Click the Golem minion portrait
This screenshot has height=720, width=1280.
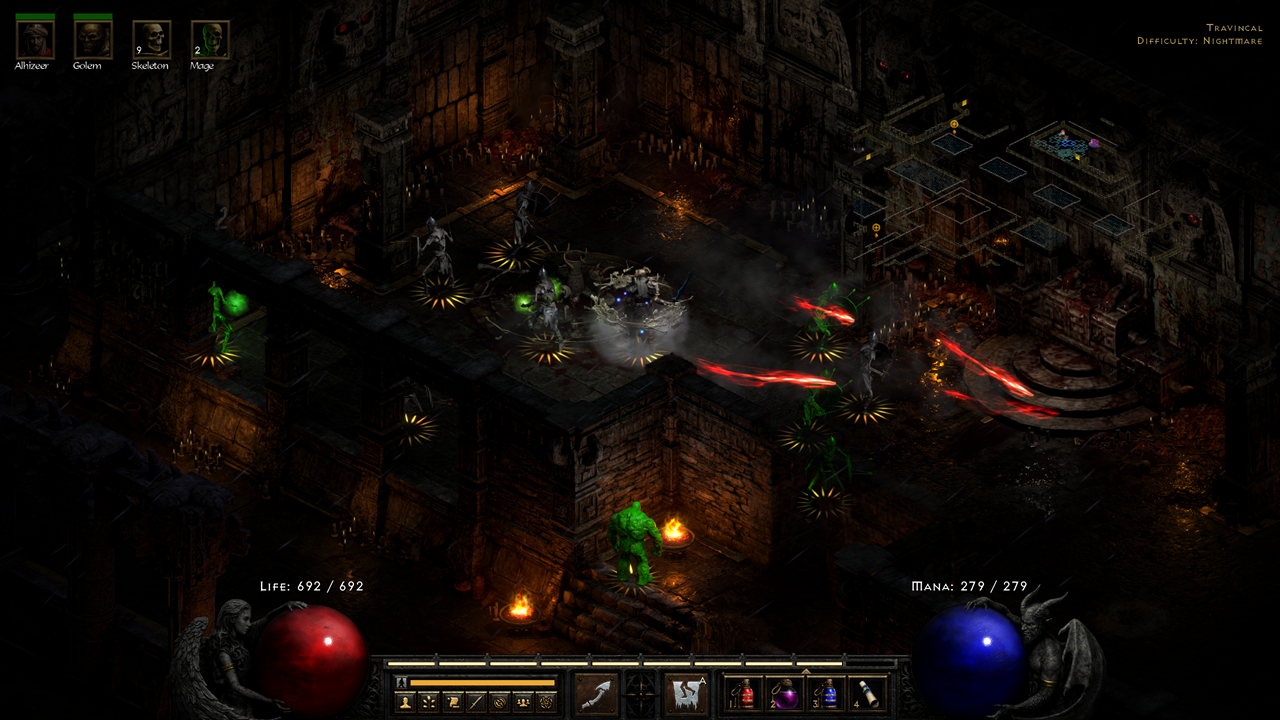[x=92, y=39]
